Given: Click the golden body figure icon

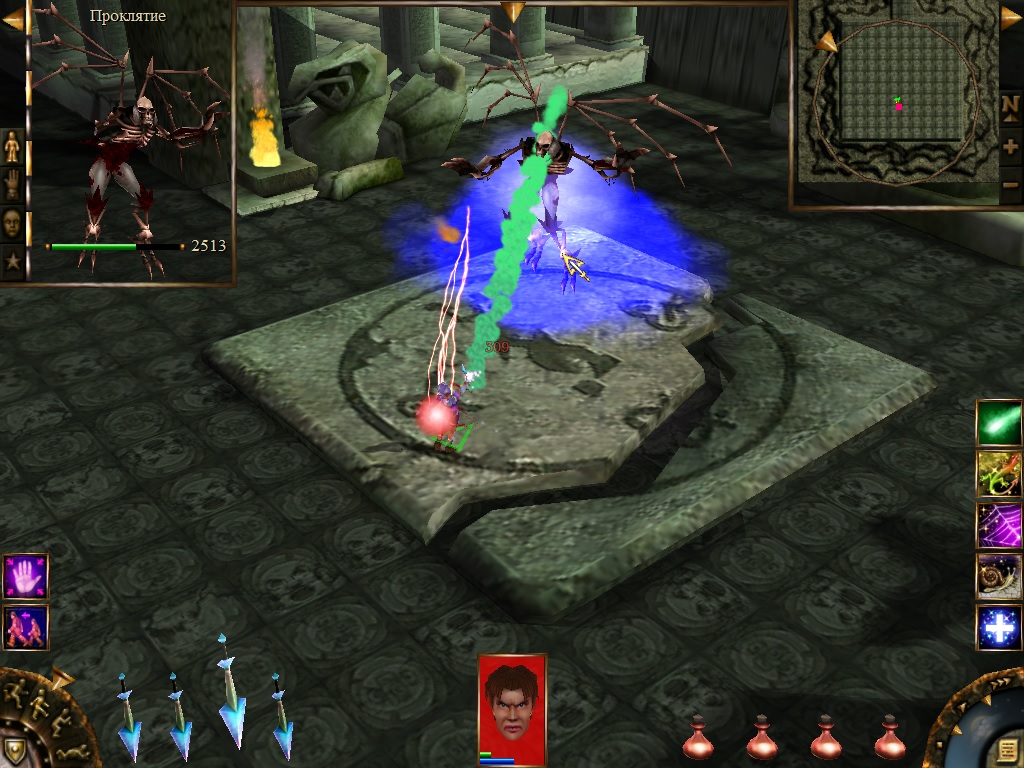Looking at the screenshot, I should click(x=12, y=147).
